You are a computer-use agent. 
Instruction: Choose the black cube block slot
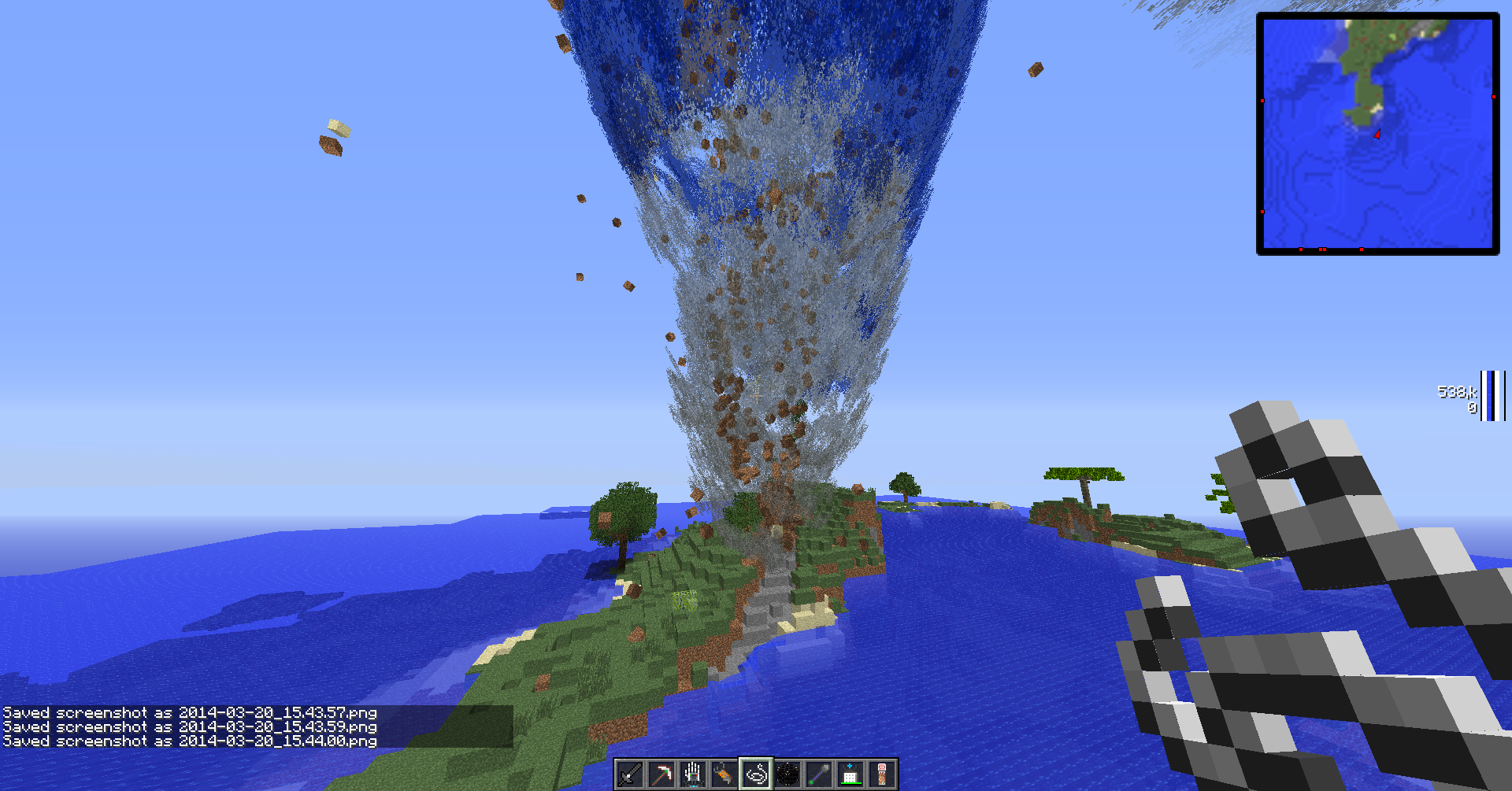787,775
